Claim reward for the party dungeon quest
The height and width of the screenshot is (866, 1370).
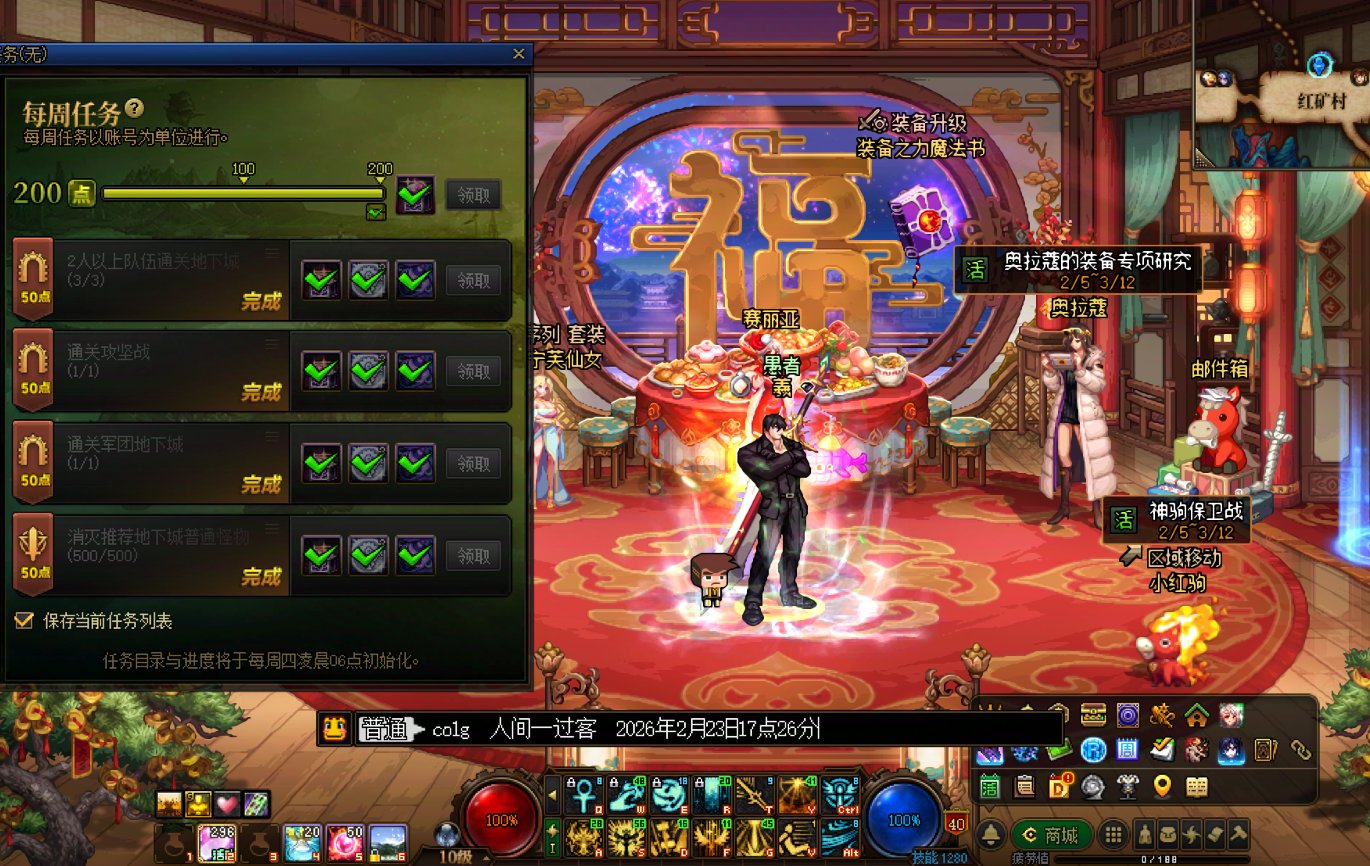(473, 281)
